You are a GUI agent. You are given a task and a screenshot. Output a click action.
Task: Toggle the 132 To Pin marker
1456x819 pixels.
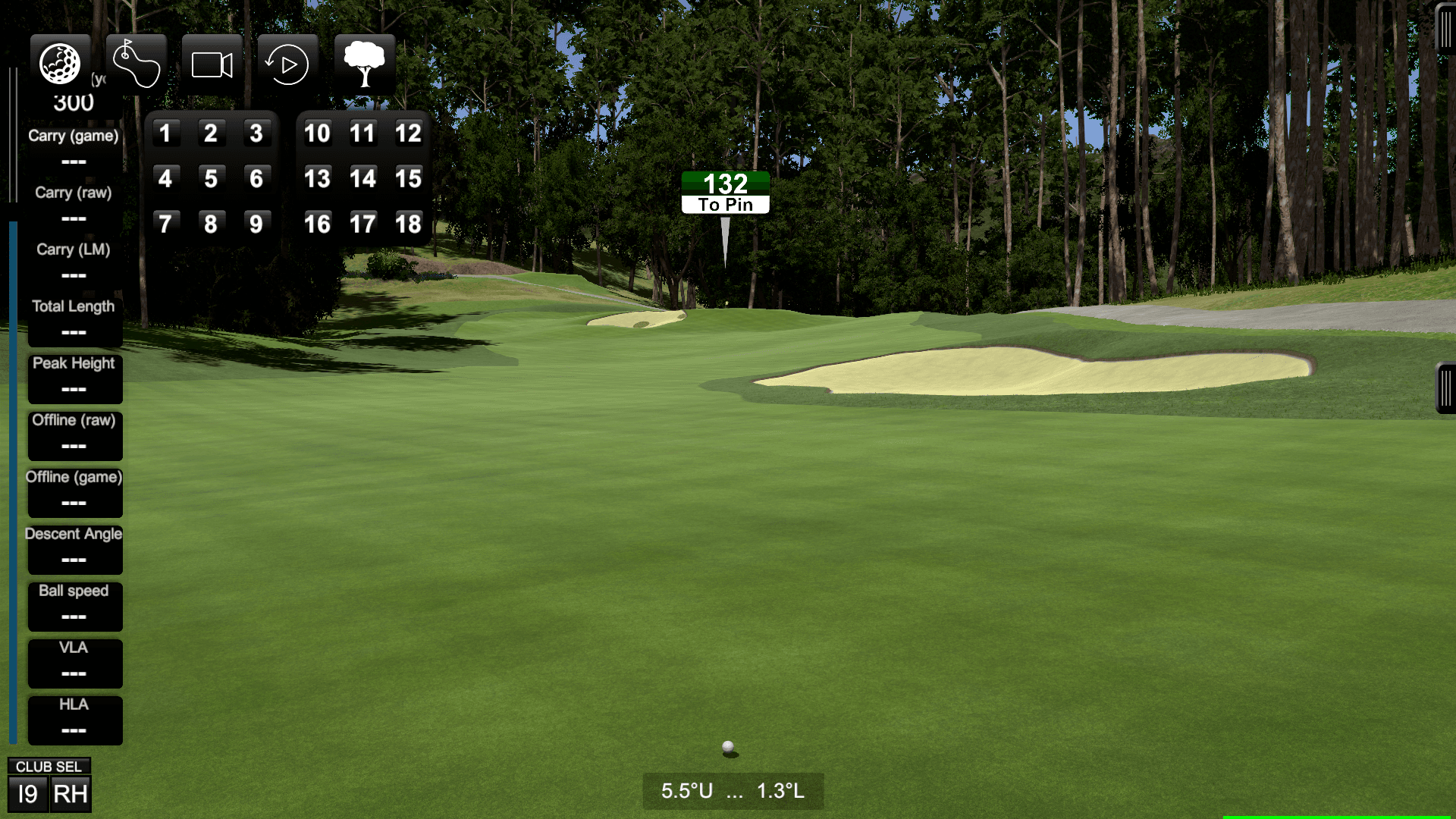tap(726, 191)
